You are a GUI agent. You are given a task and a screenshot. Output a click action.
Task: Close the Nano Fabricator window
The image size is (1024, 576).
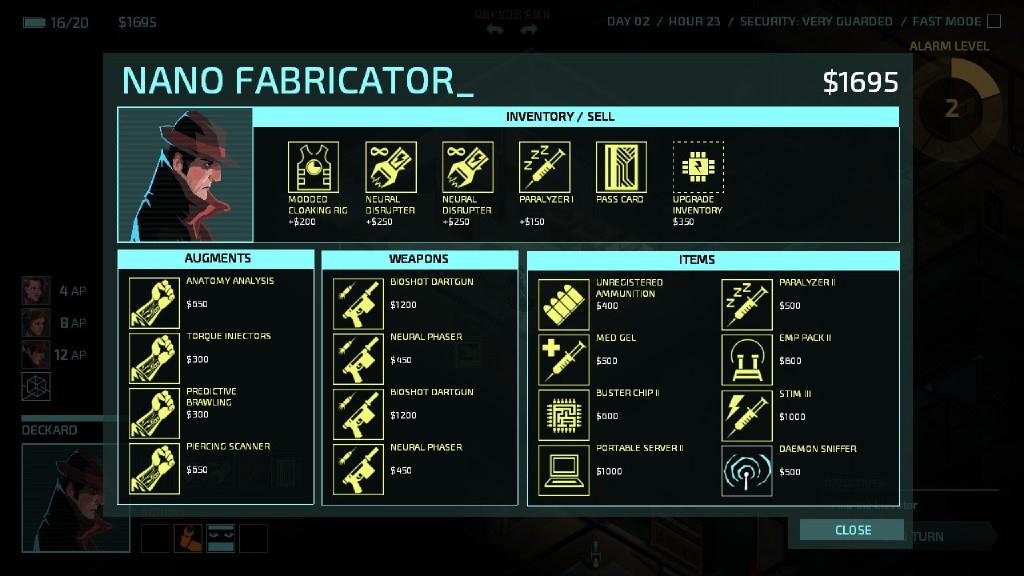tap(852, 530)
